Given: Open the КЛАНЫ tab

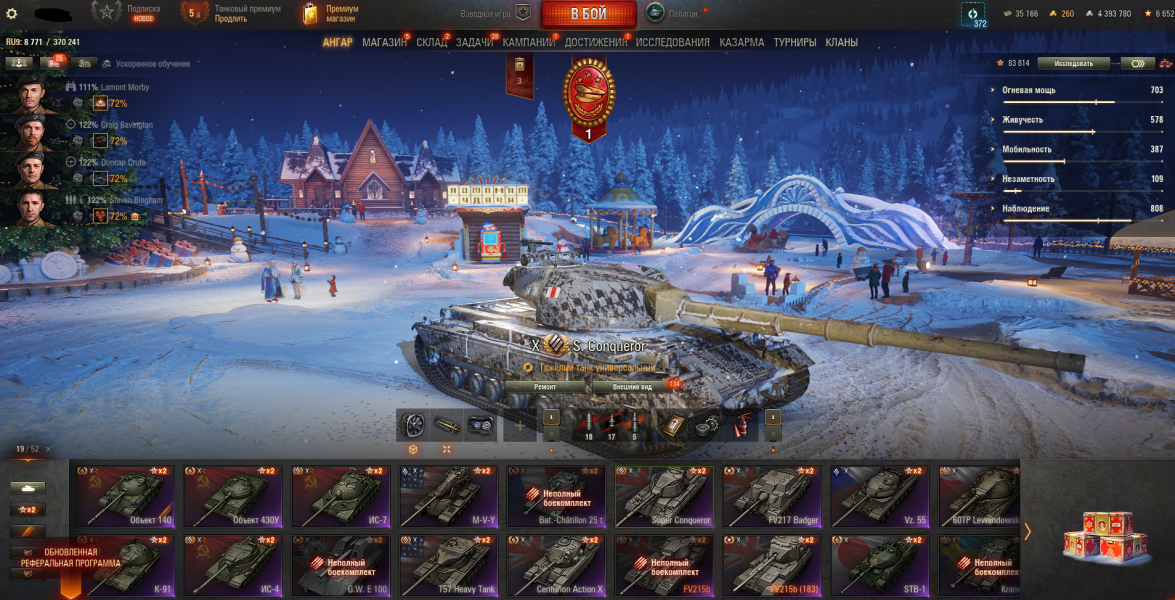Looking at the screenshot, I should coord(841,43).
